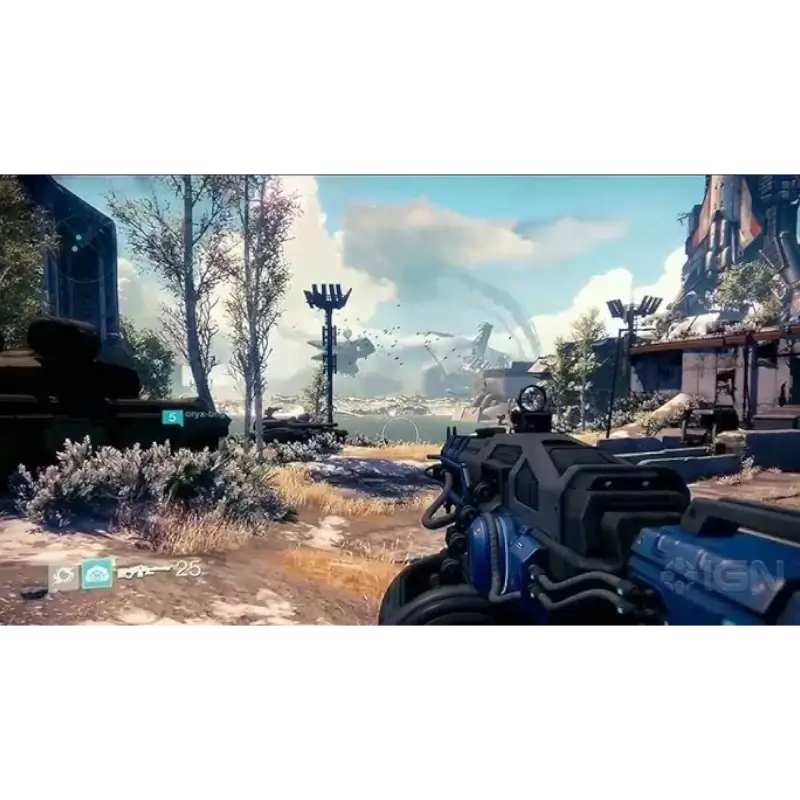Select the rifle weapon icon
Image resolution: width=800 pixels, height=800 pixels.
click(144, 572)
